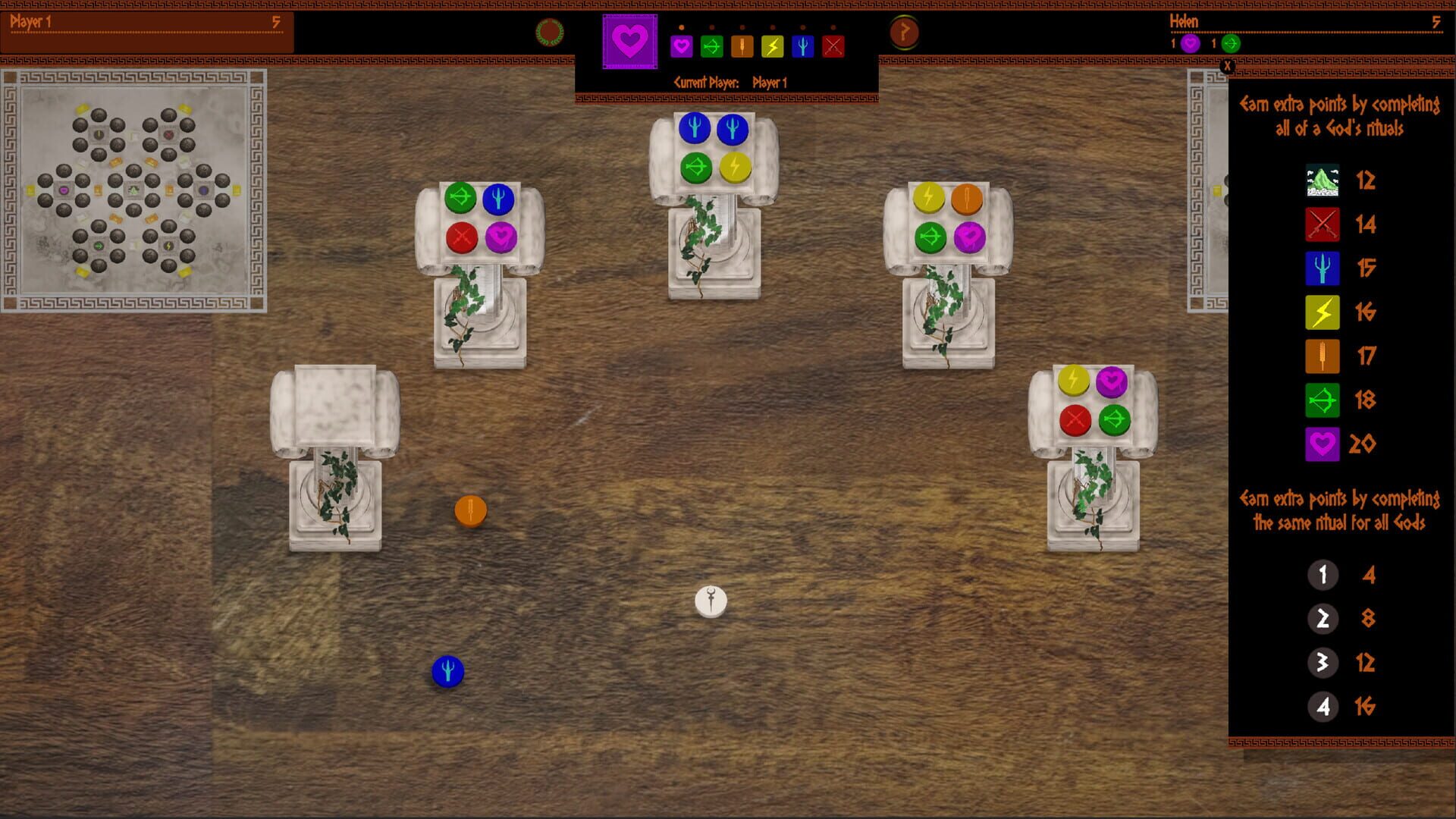Select the brown wheat ritual icon
The width and height of the screenshot is (1456, 819).
742,46
